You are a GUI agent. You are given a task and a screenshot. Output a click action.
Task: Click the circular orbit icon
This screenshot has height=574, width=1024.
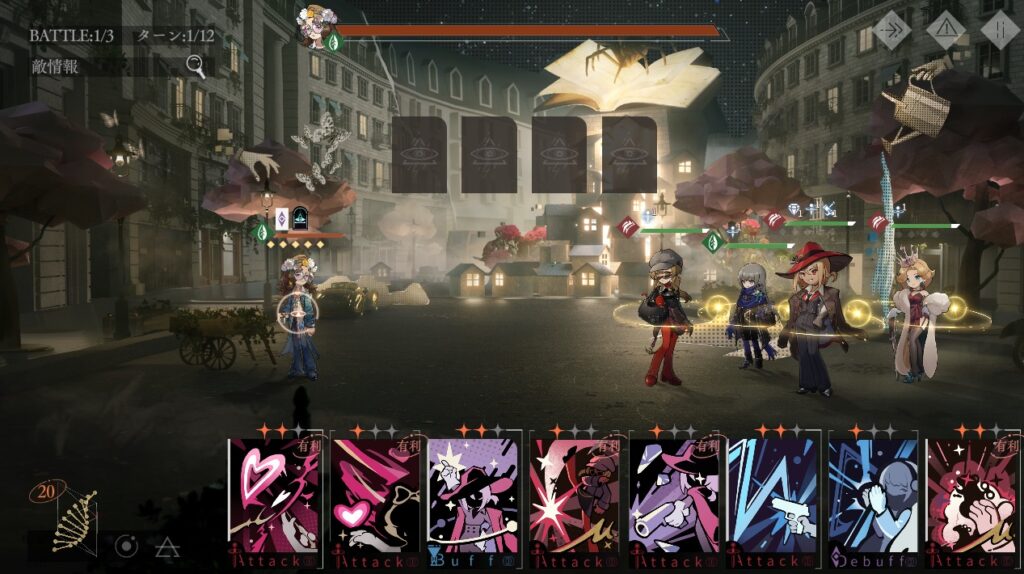click(x=126, y=546)
